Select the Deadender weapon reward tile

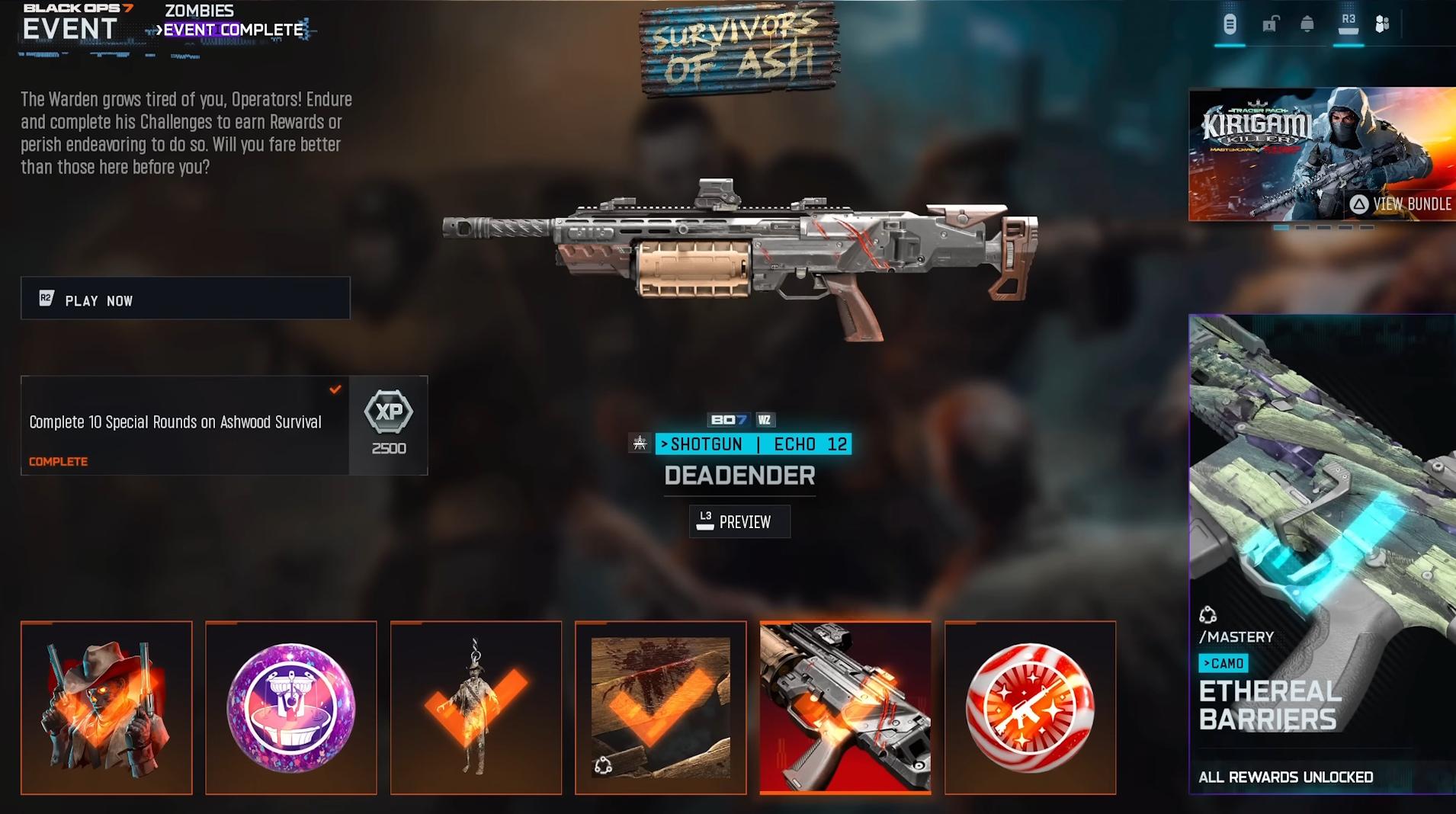[845, 708]
